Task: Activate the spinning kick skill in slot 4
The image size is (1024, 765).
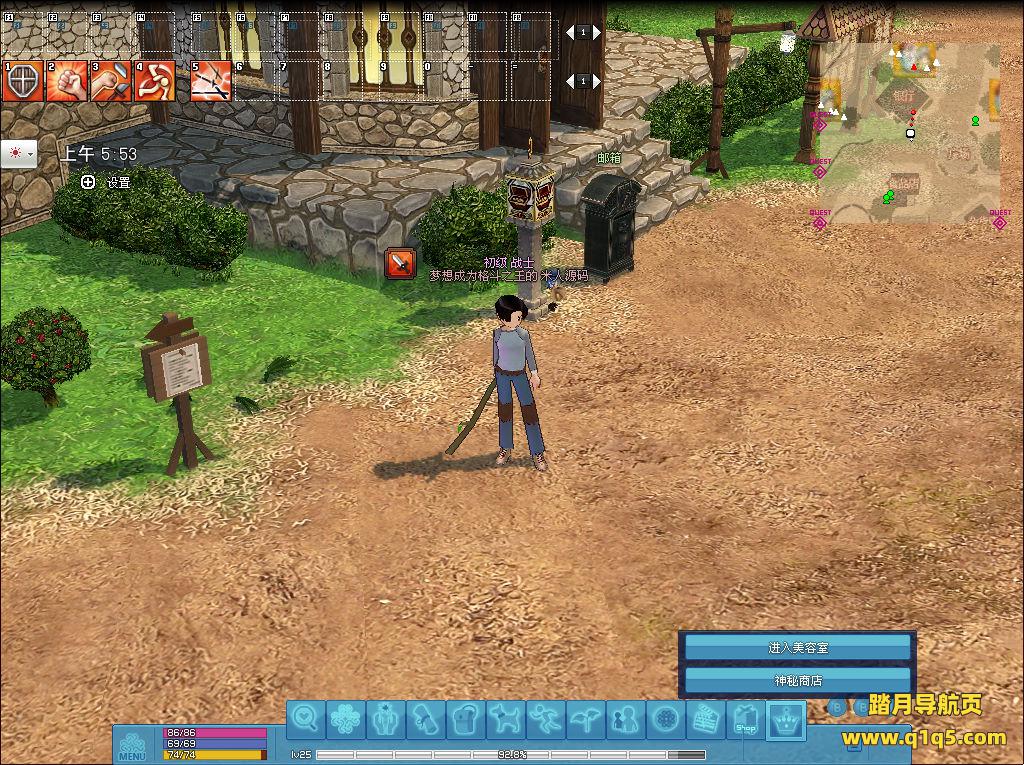Action: tap(155, 81)
